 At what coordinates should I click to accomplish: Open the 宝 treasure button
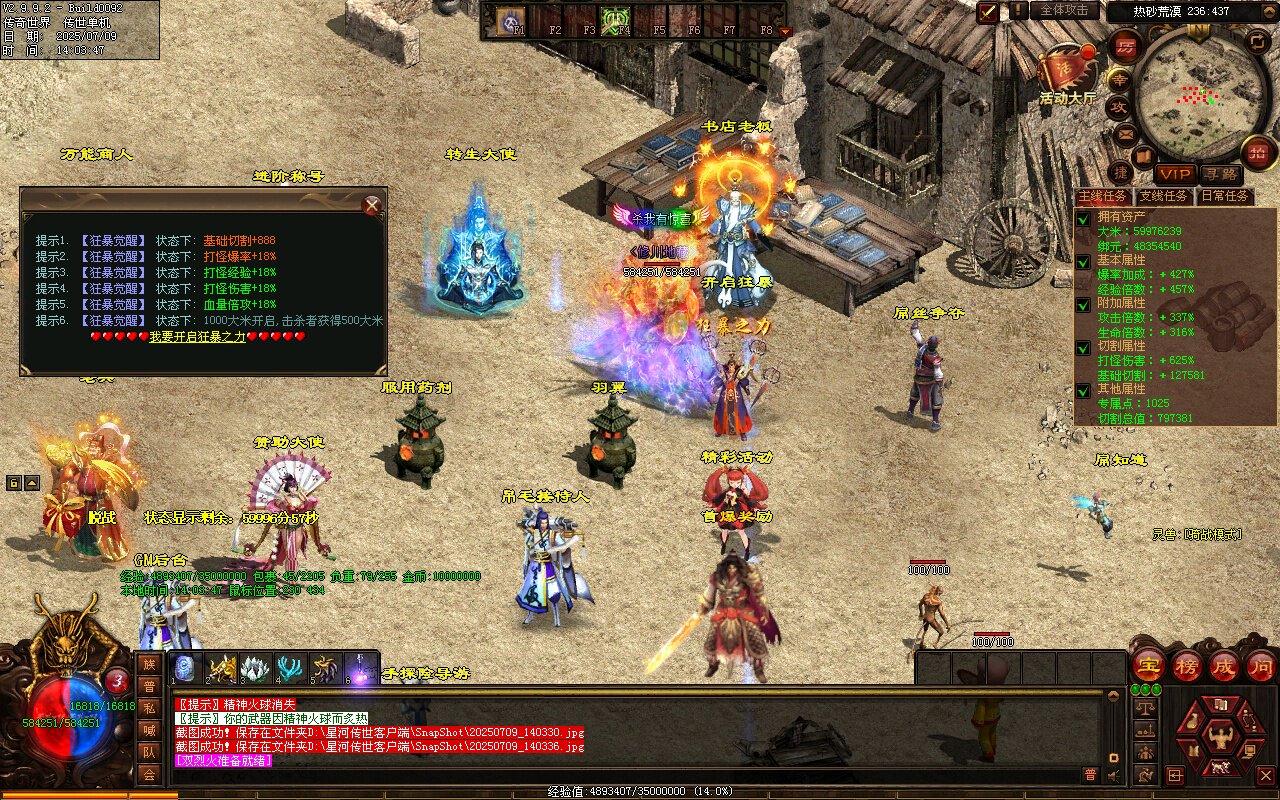point(1149,665)
